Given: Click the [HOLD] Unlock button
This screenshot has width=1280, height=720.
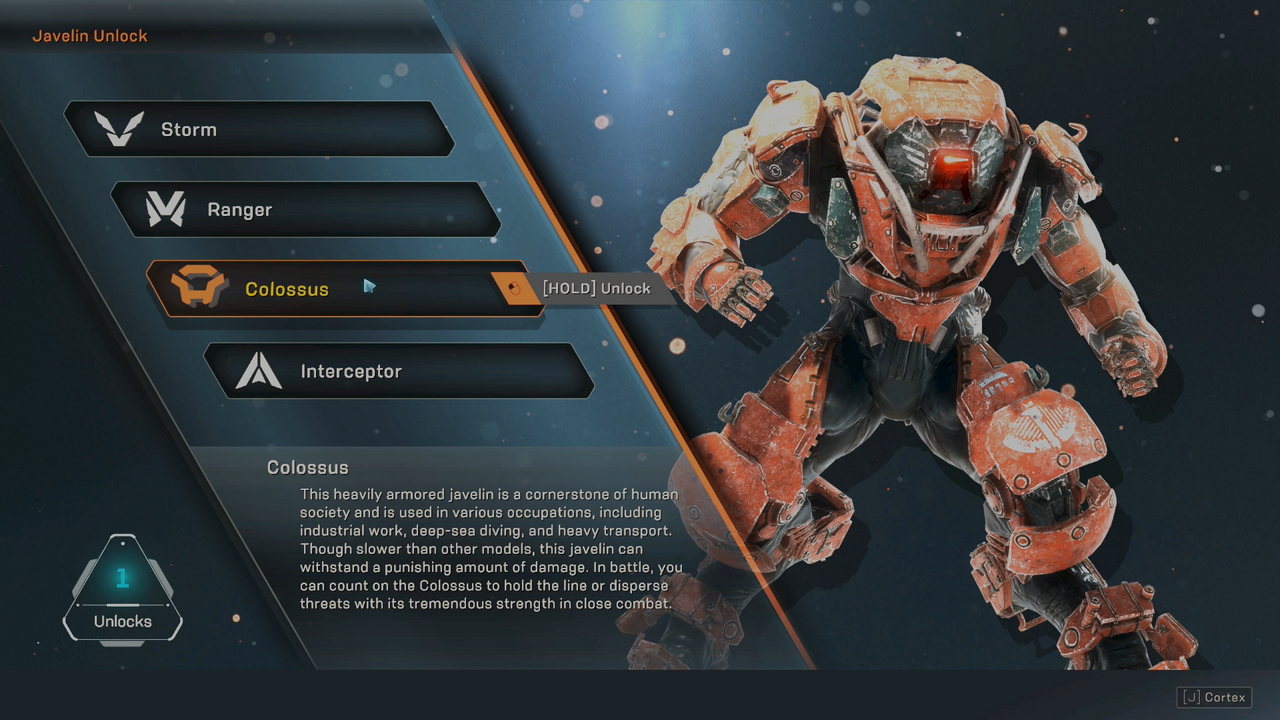Looking at the screenshot, I should click(595, 288).
